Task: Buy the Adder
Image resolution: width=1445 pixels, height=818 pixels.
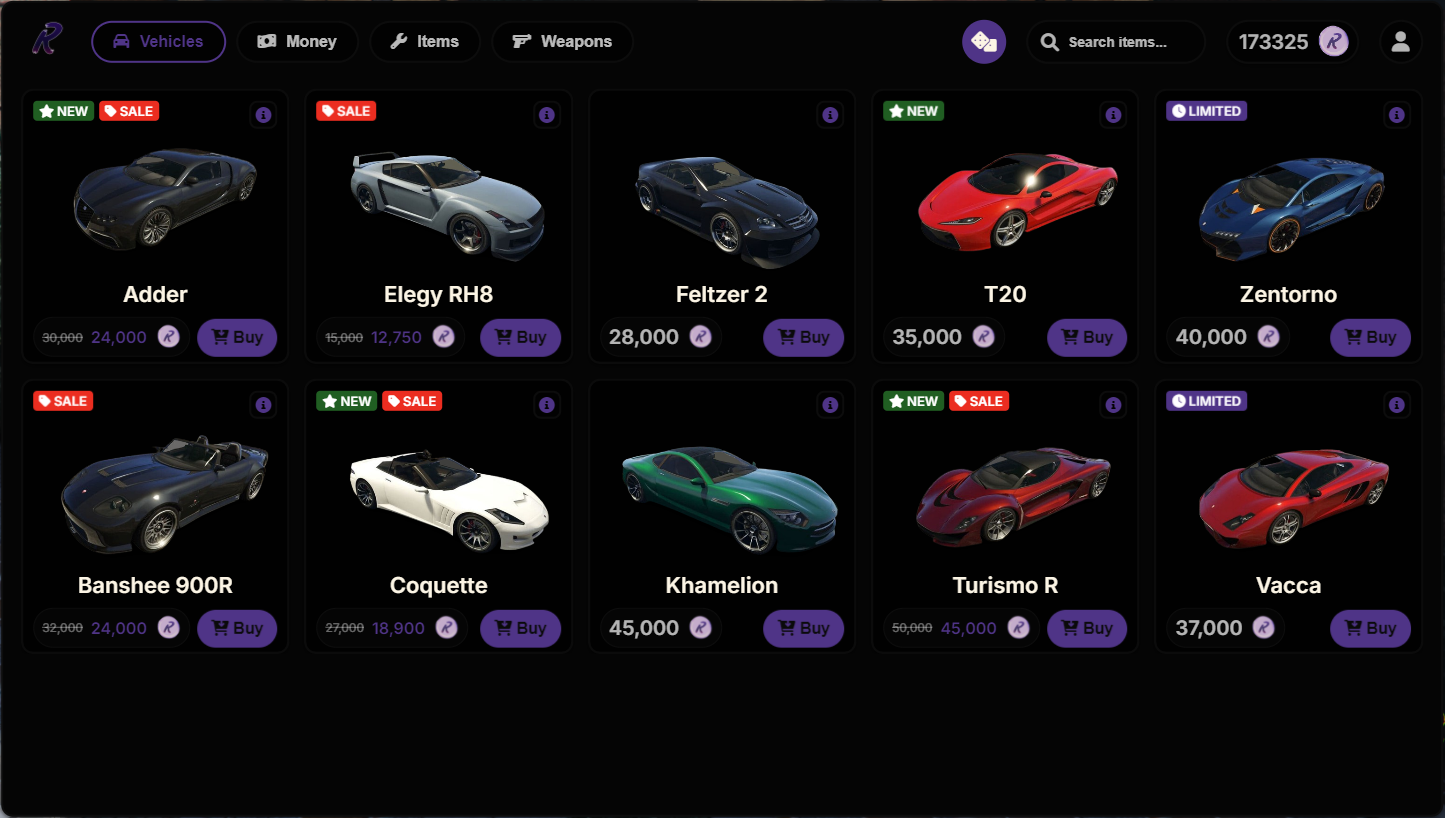Action: tap(237, 337)
